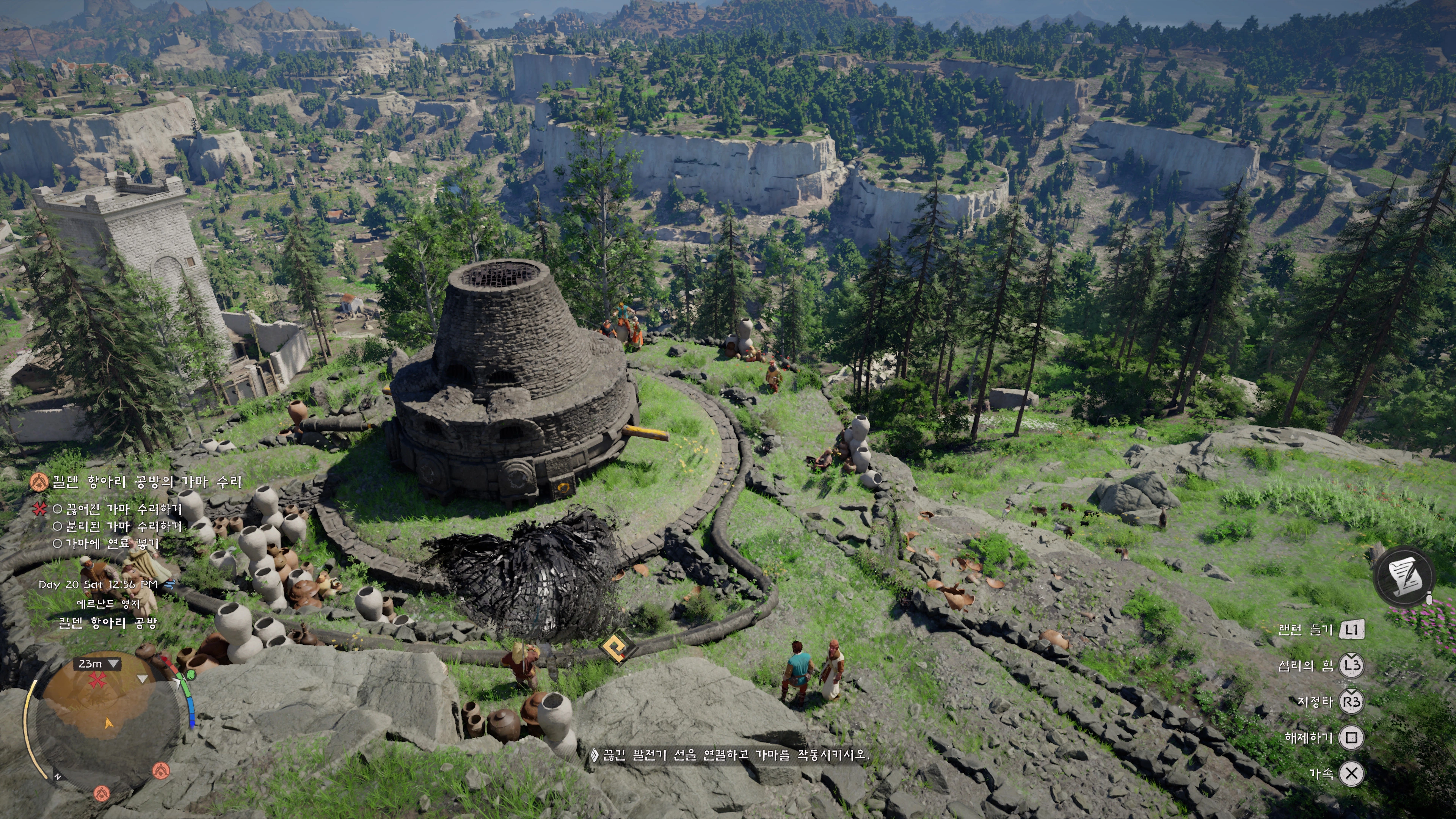1456x819 pixels.
Task: Select the '가마에 연료 넣기' objective
Action: click(x=112, y=544)
